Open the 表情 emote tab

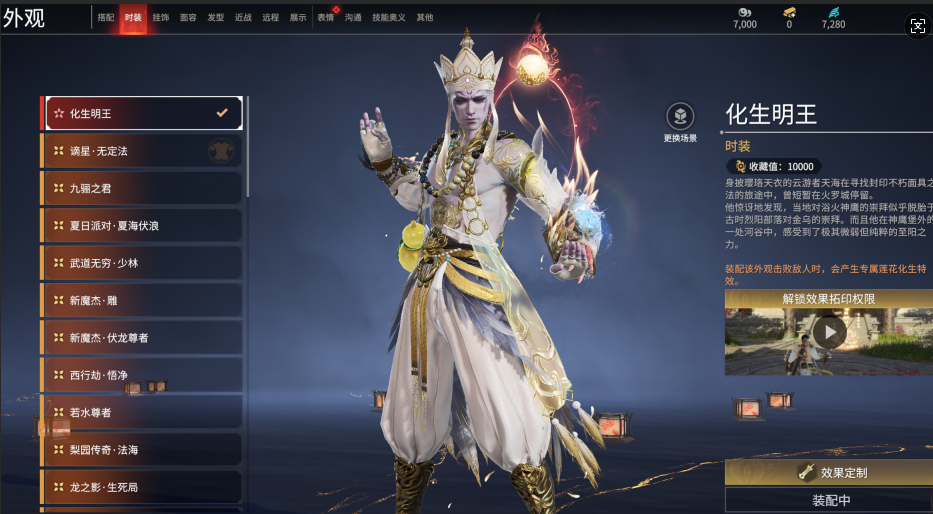coord(326,18)
